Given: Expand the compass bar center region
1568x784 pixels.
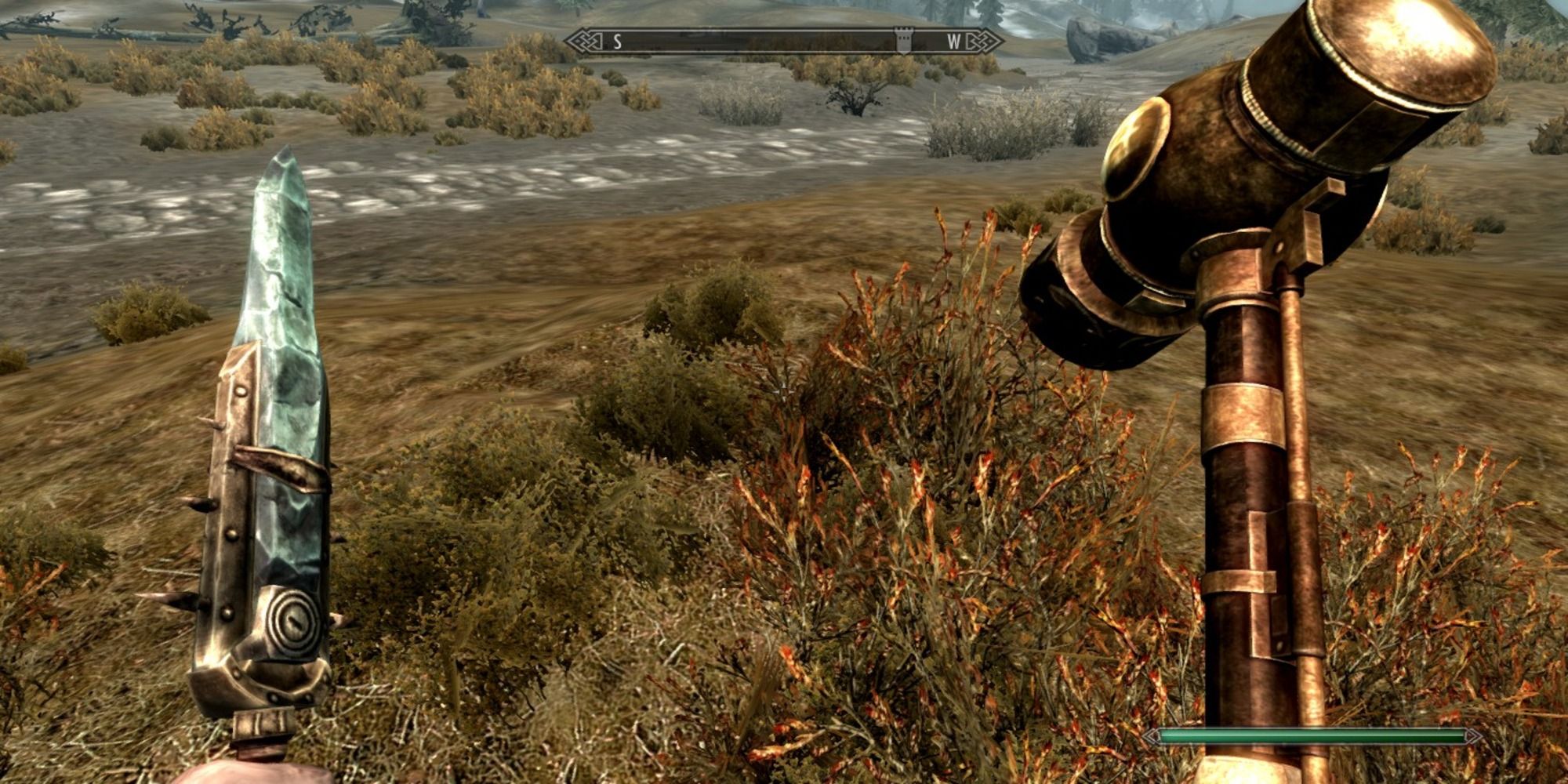Looking at the screenshot, I should coord(784,39).
